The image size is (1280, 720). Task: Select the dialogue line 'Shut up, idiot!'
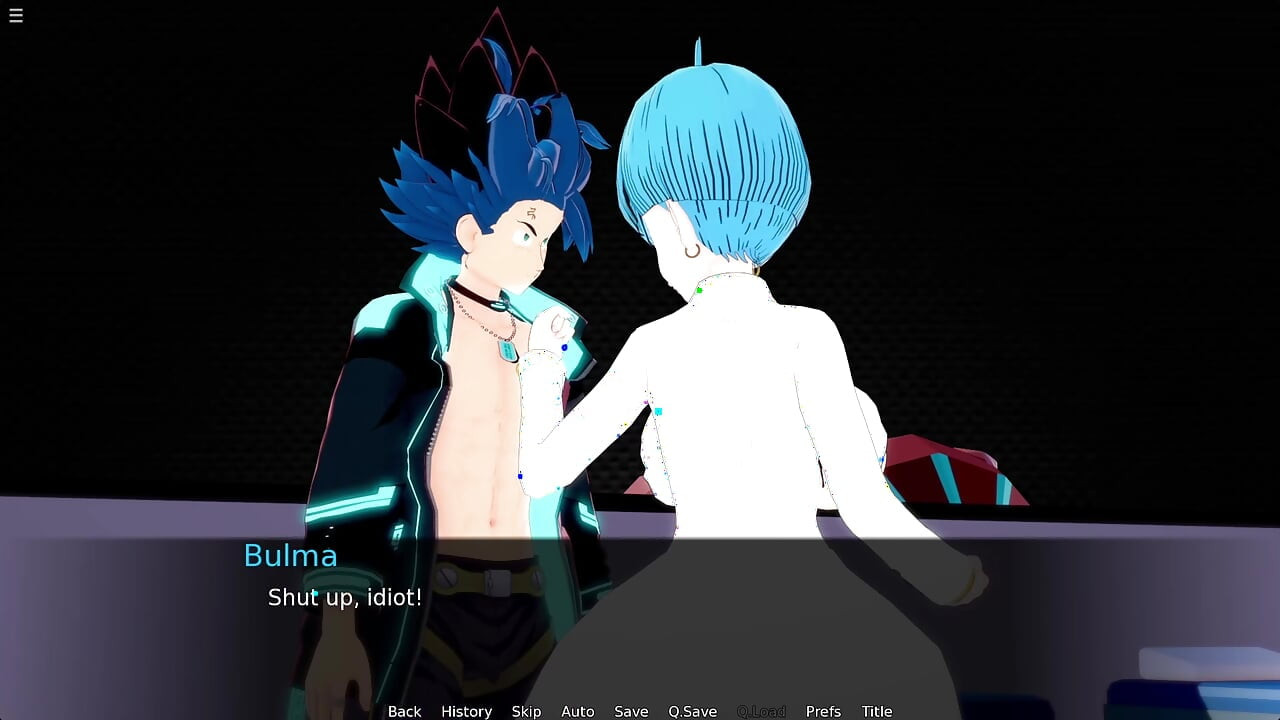[345, 598]
